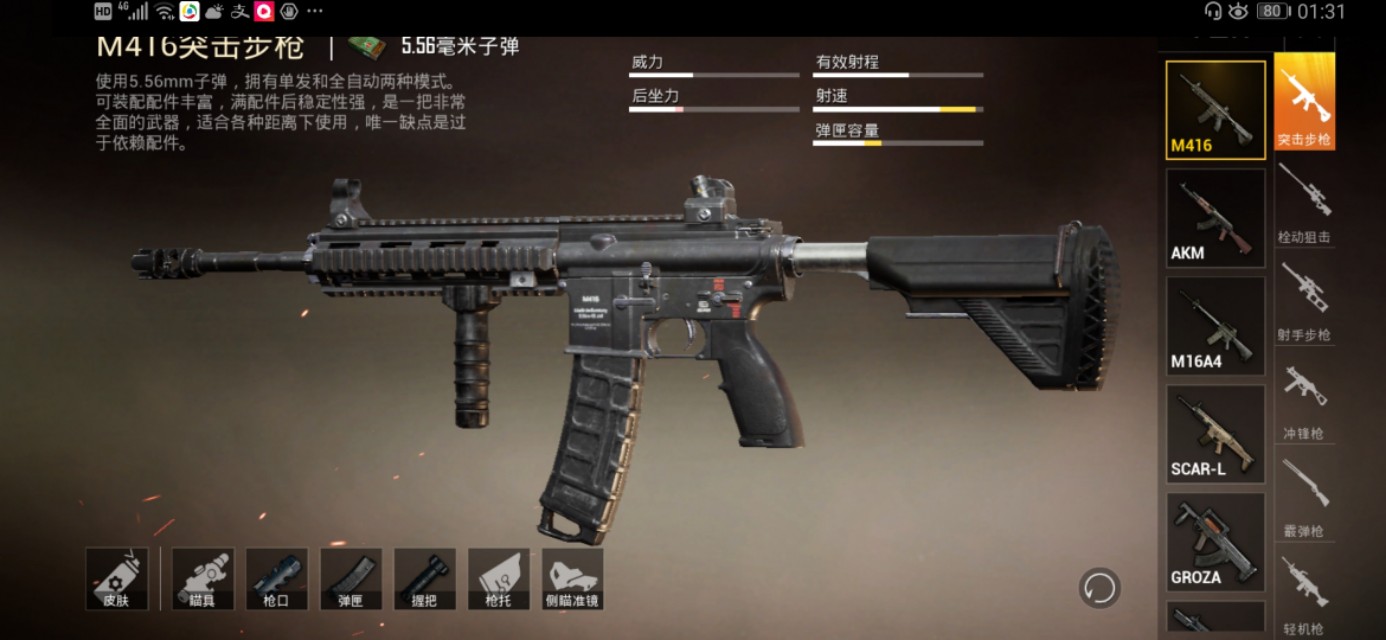1386x640 pixels.
Task: Select the 握把 grip attachment slot
Action: pos(424,579)
